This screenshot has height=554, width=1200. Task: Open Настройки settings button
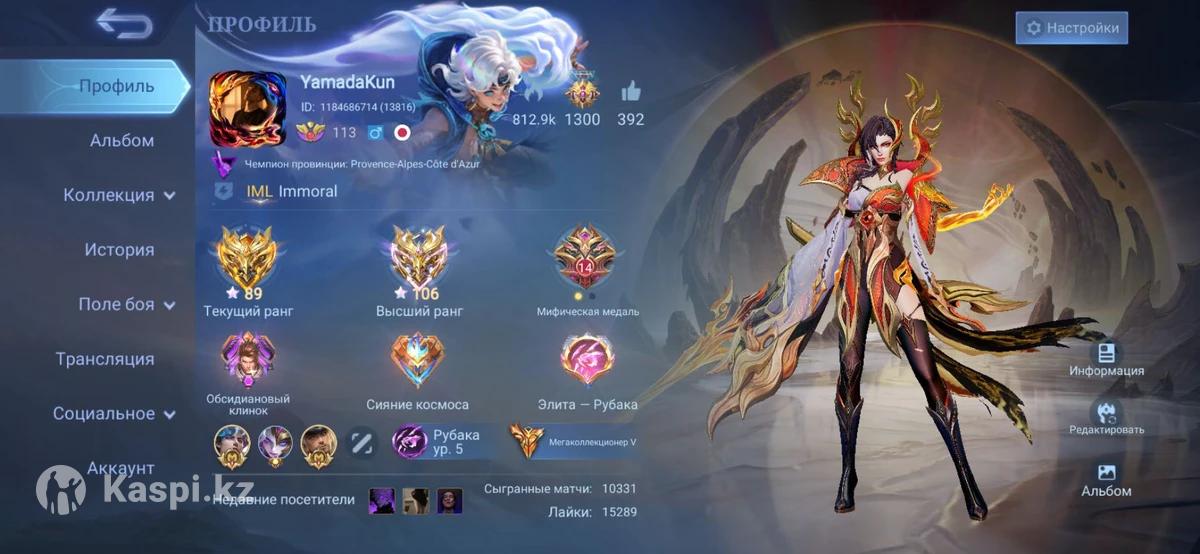[x=1071, y=28]
